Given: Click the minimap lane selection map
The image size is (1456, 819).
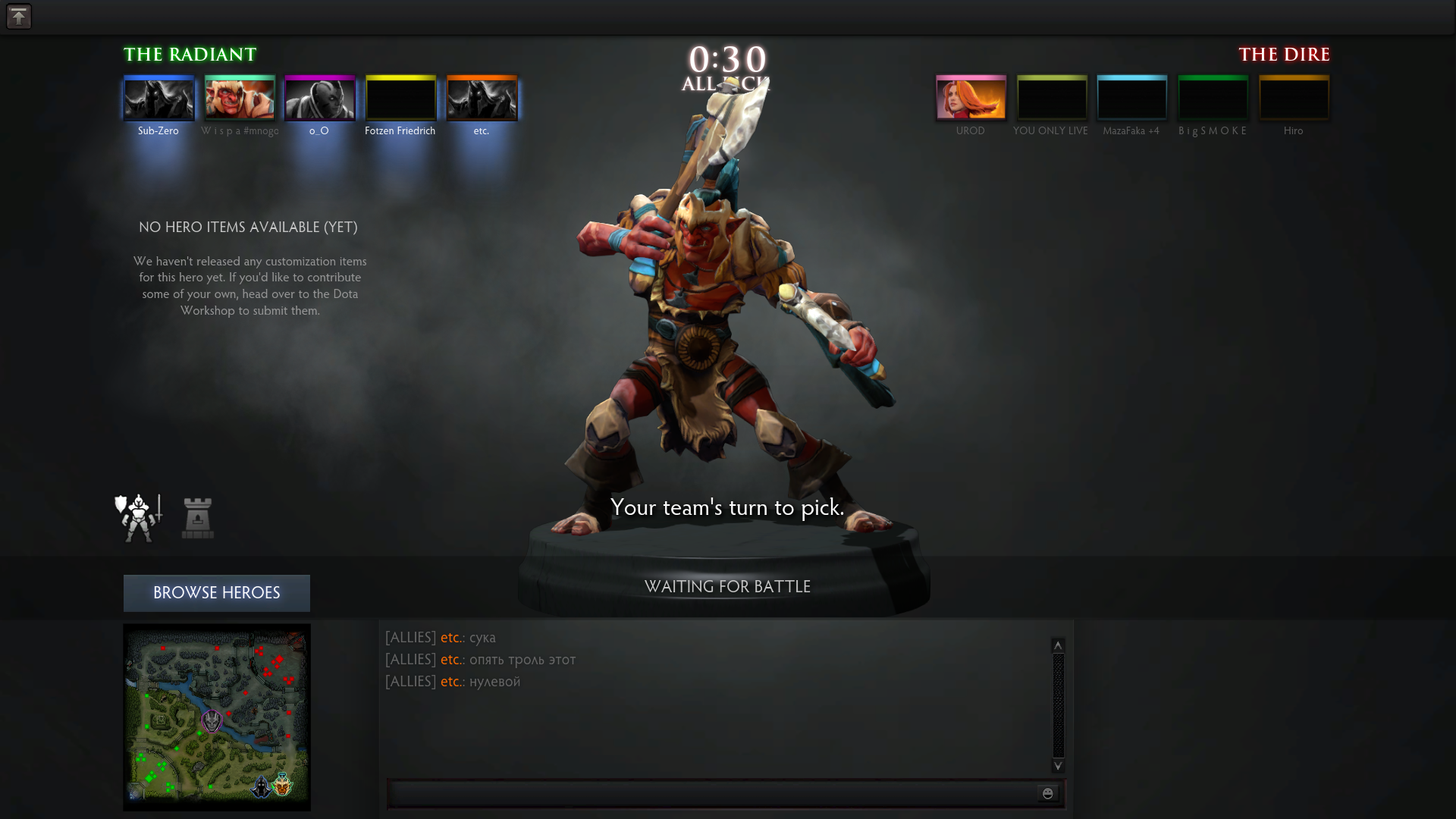Looking at the screenshot, I should (217, 717).
